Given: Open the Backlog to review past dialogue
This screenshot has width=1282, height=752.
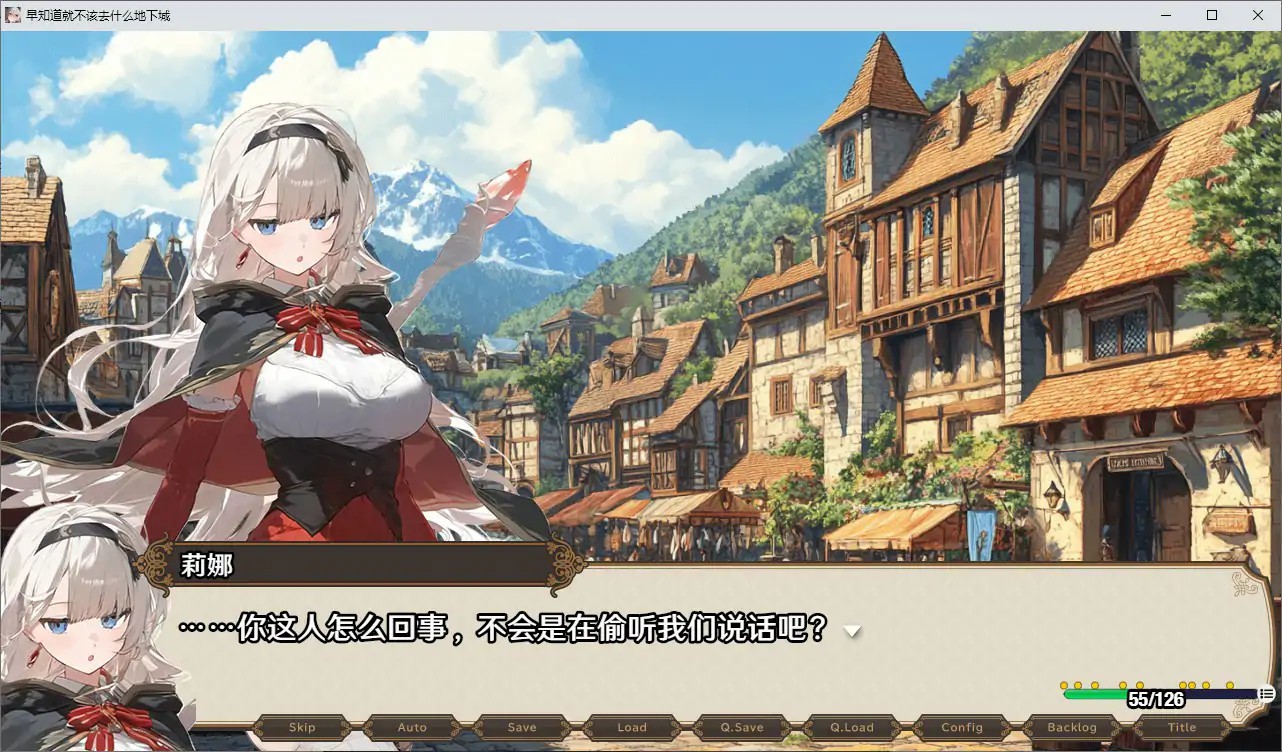Looking at the screenshot, I should pyautogui.click(x=1070, y=727).
